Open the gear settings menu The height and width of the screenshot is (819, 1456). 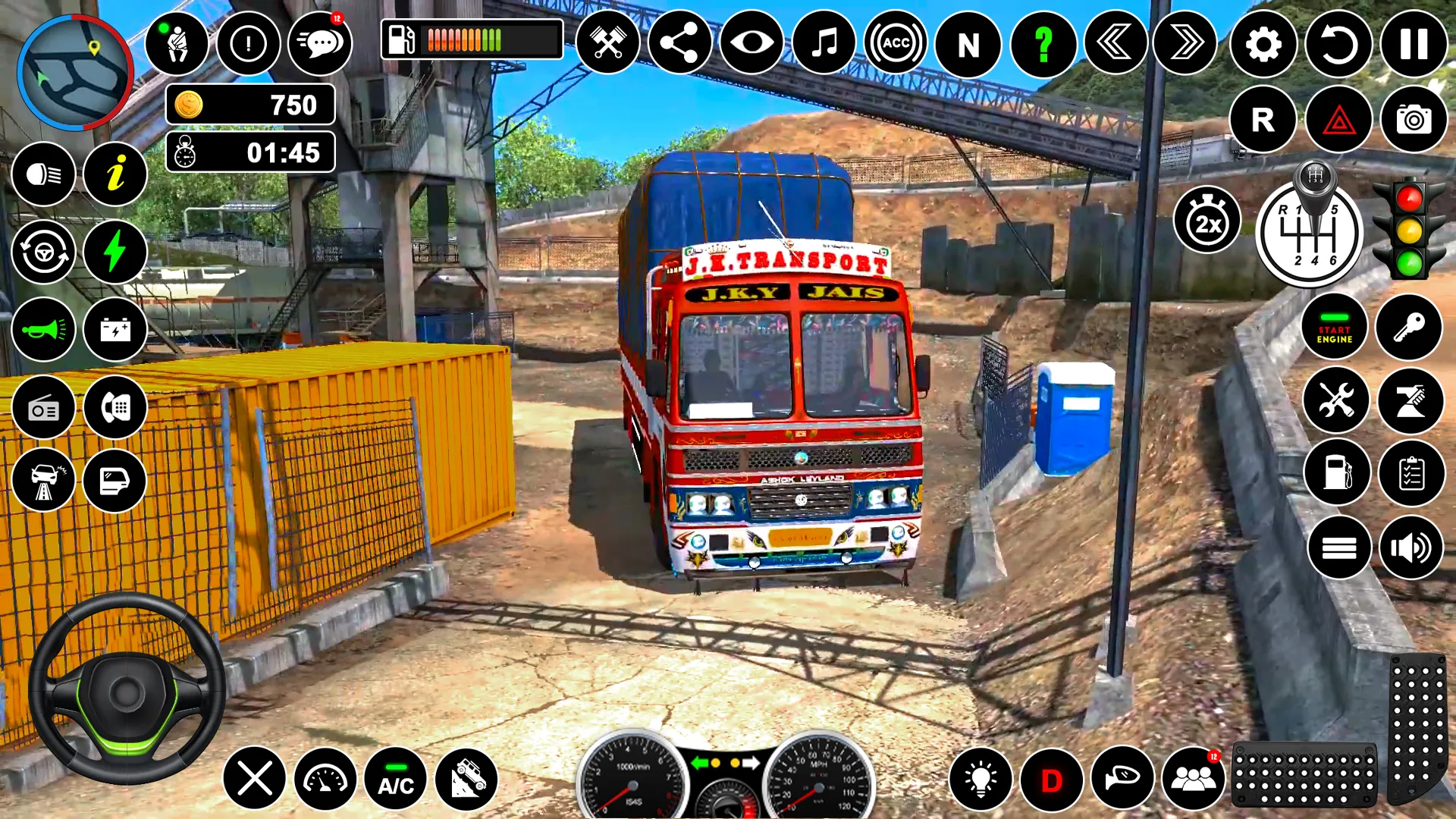pyautogui.click(x=1263, y=44)
